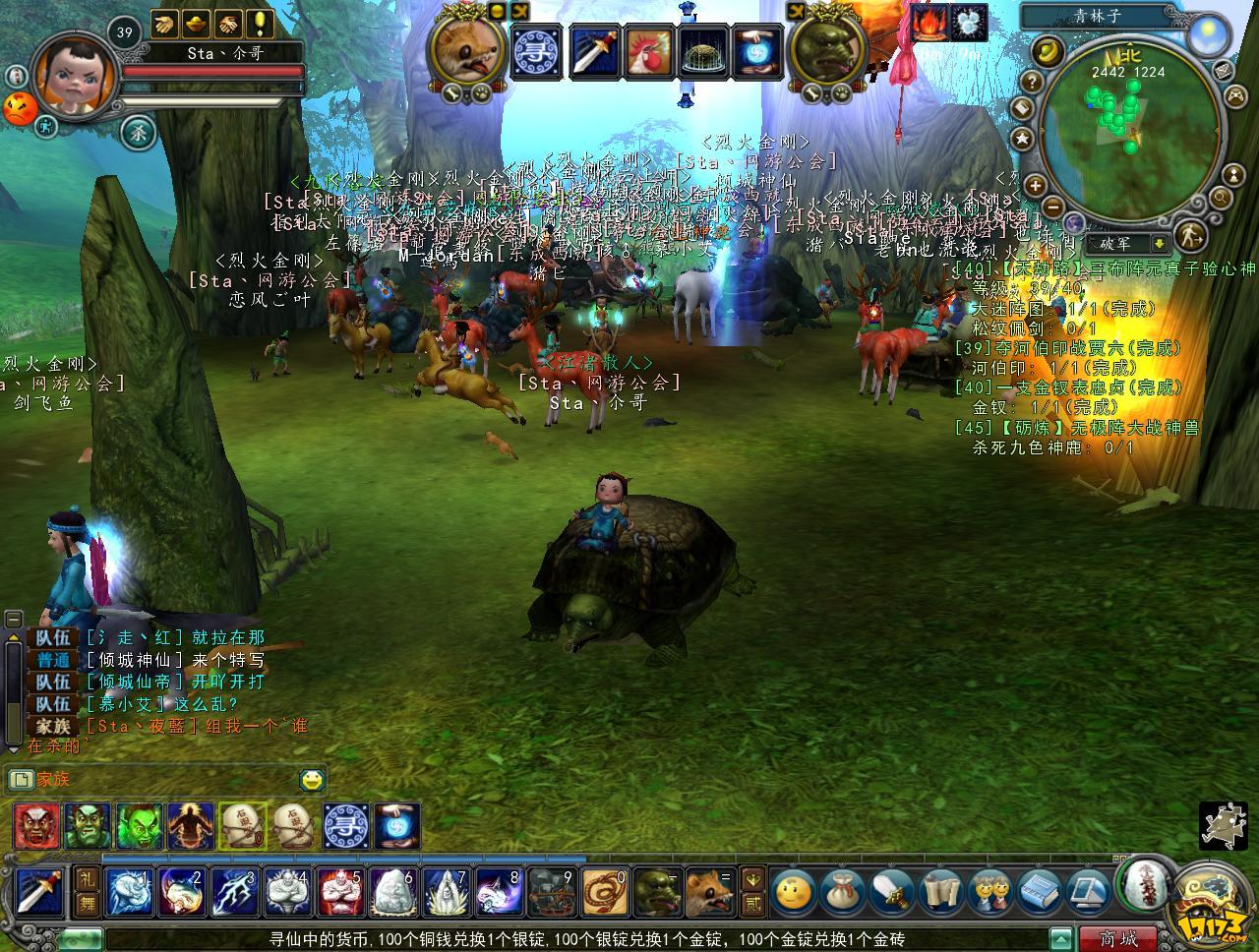Click the gold ingot buff icon

(x=197, y=22)
